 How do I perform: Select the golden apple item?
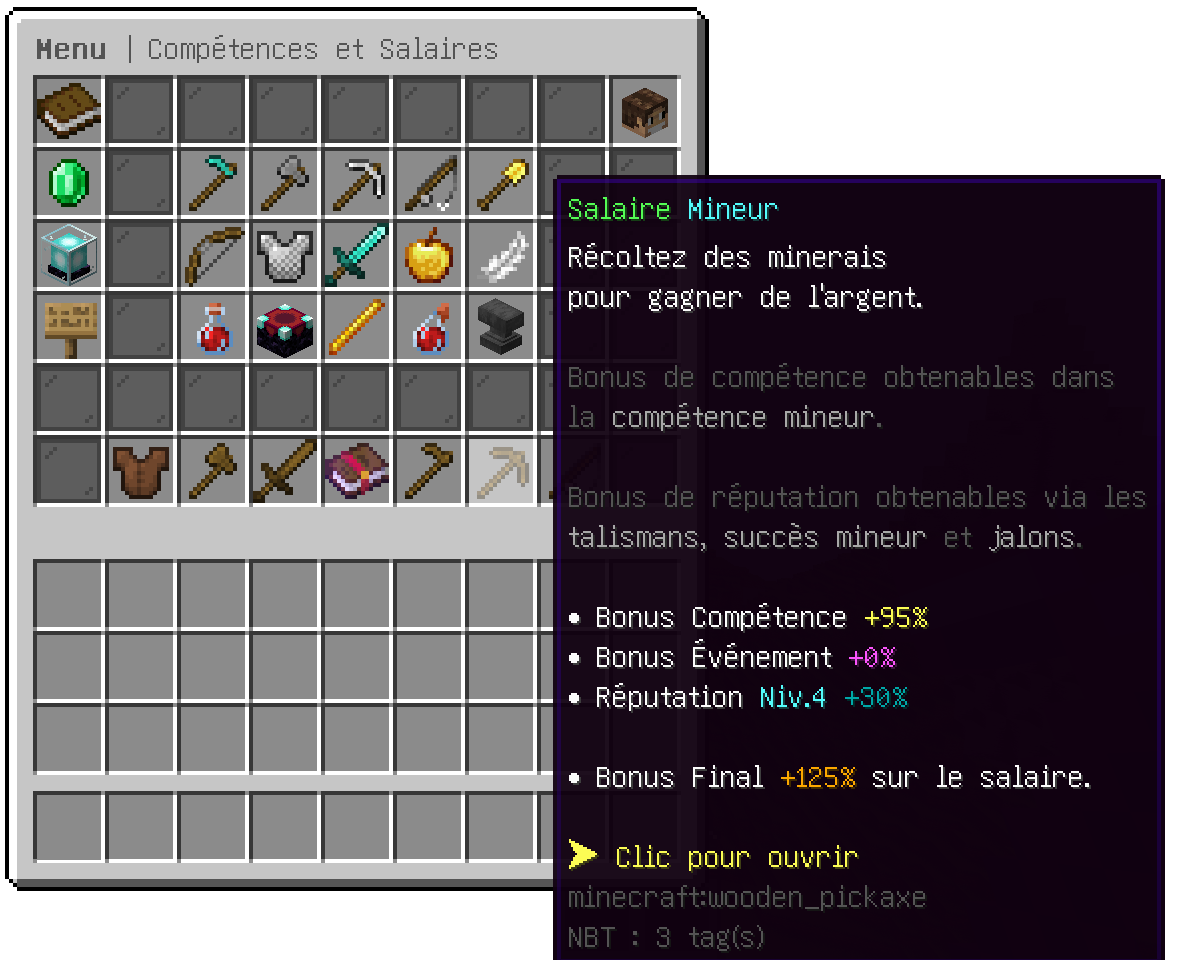pyautogui.click(x=429, y=255)
